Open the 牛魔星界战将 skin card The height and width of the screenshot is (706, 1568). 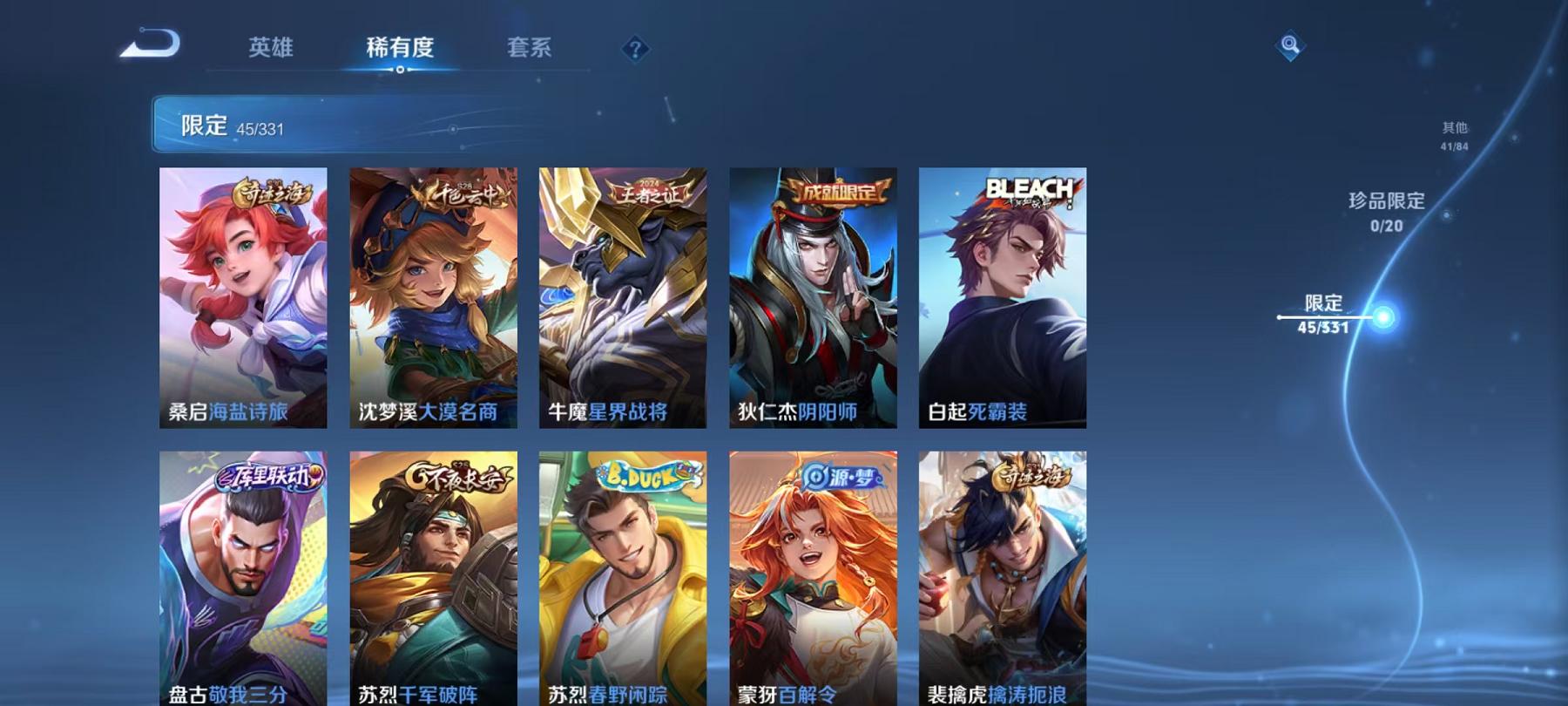pyautogui.click(x=623, y=296)
